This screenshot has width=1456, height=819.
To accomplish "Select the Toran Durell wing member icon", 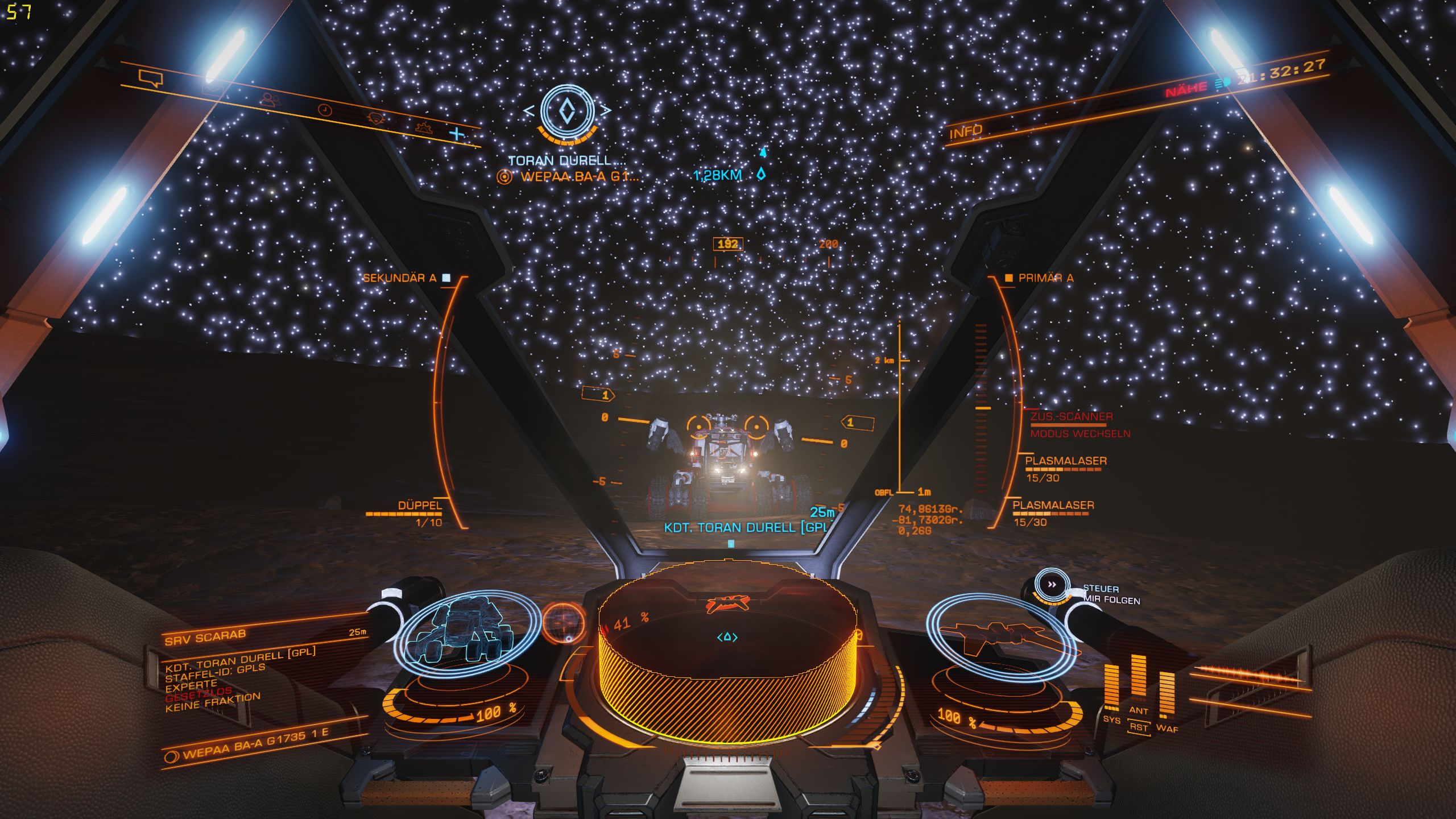I will (567, 111).
